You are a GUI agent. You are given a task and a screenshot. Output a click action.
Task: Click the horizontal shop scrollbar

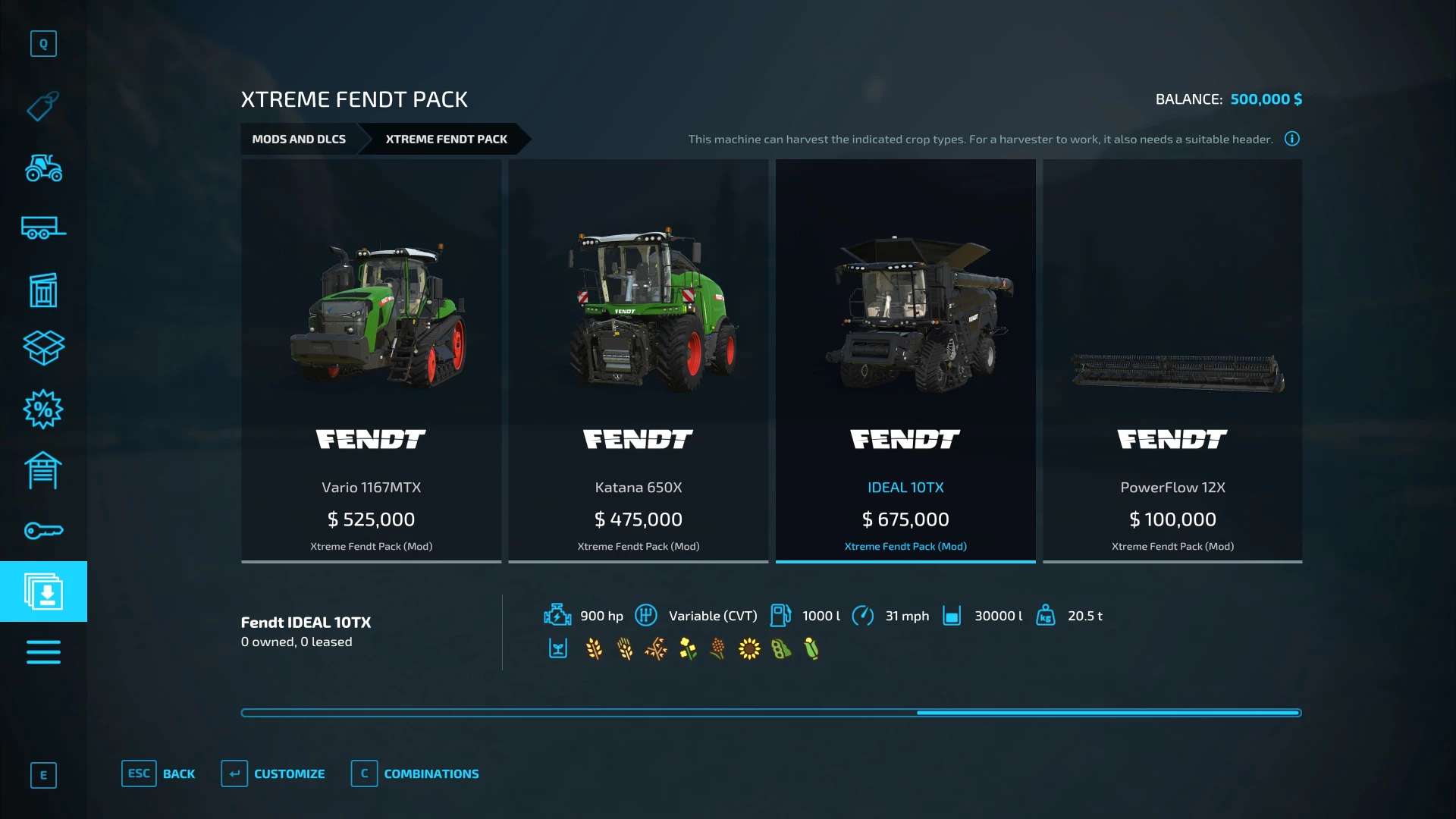[x=770, y=713]
